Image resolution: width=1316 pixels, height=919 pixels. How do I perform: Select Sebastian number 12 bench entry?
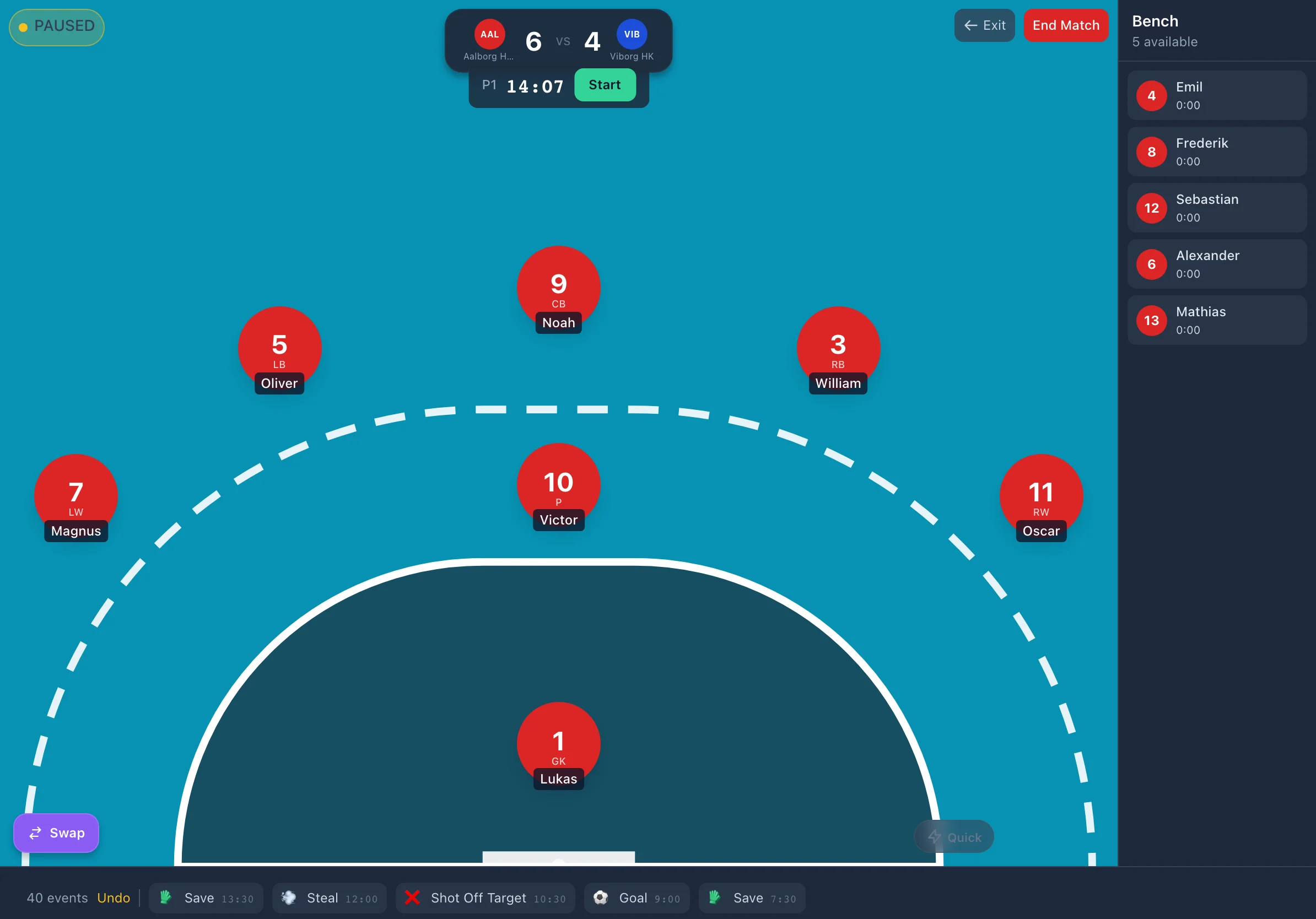coord(1216,207)
